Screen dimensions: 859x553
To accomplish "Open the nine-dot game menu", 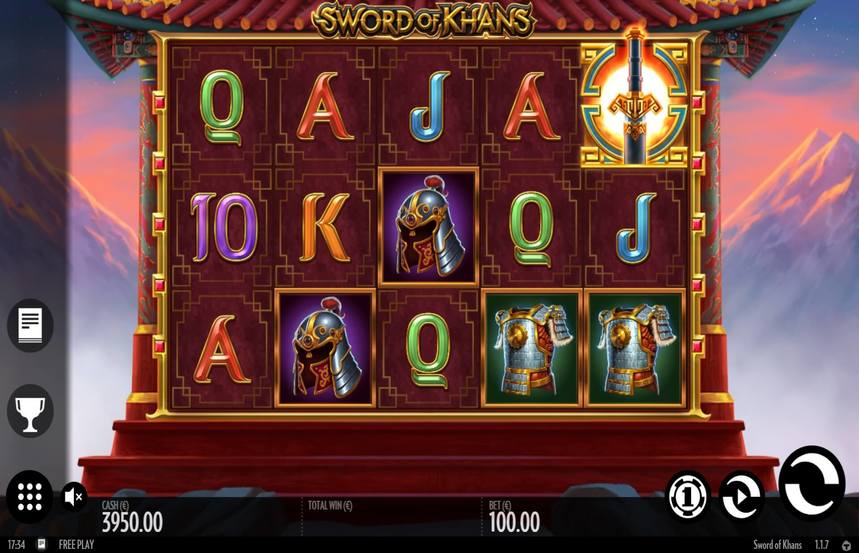I will click(30, 496).
